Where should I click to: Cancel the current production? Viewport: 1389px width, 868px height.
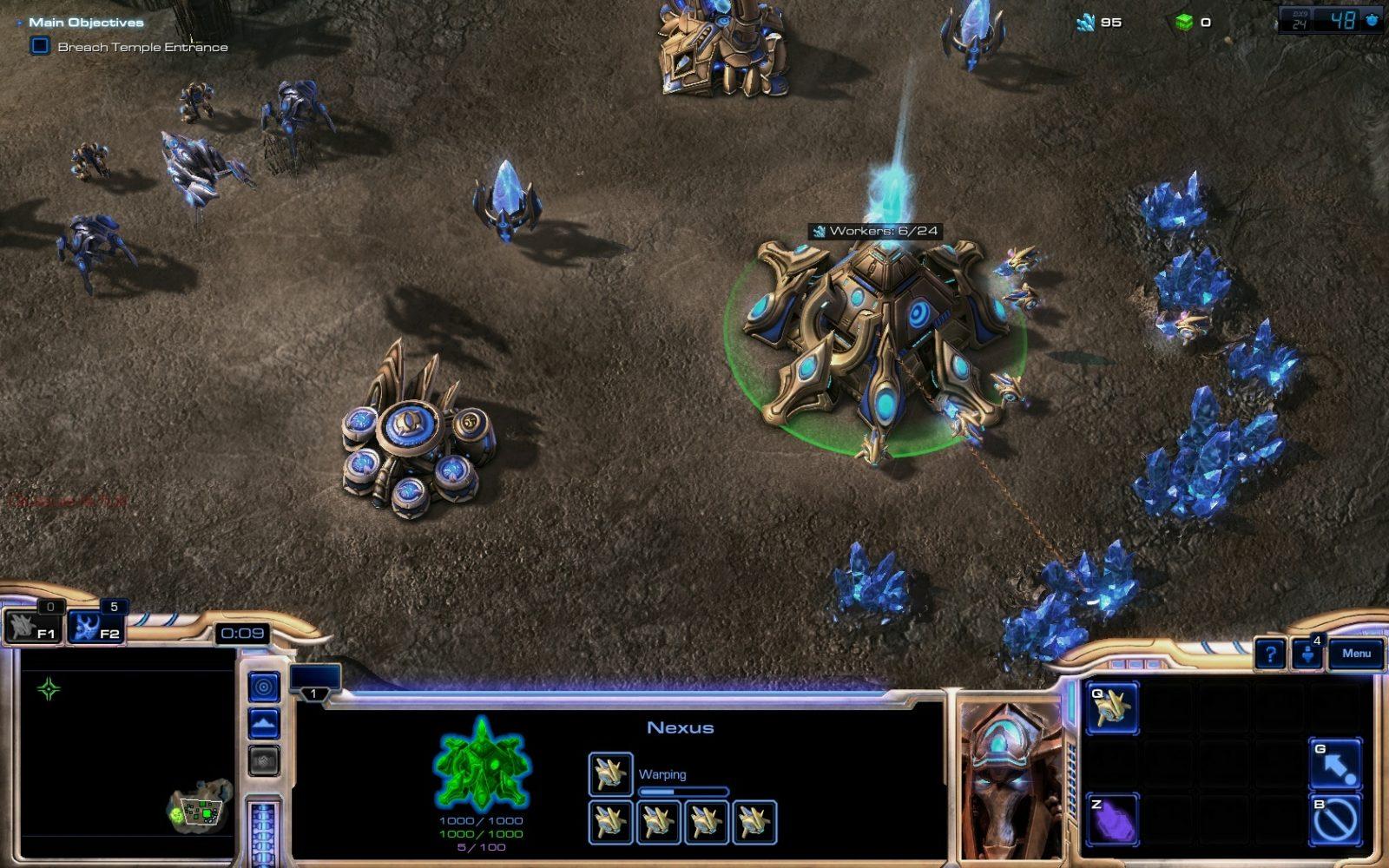[1335, 819]
